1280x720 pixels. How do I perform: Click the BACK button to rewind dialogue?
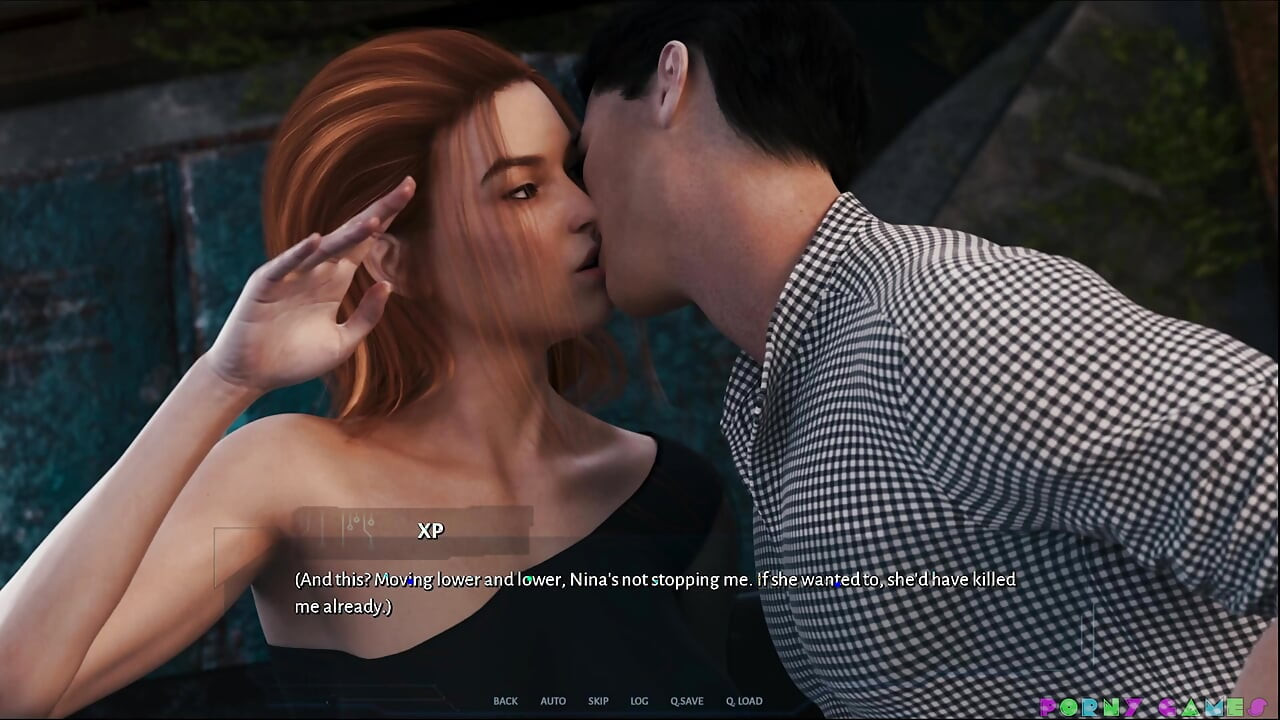coord(505,700)
